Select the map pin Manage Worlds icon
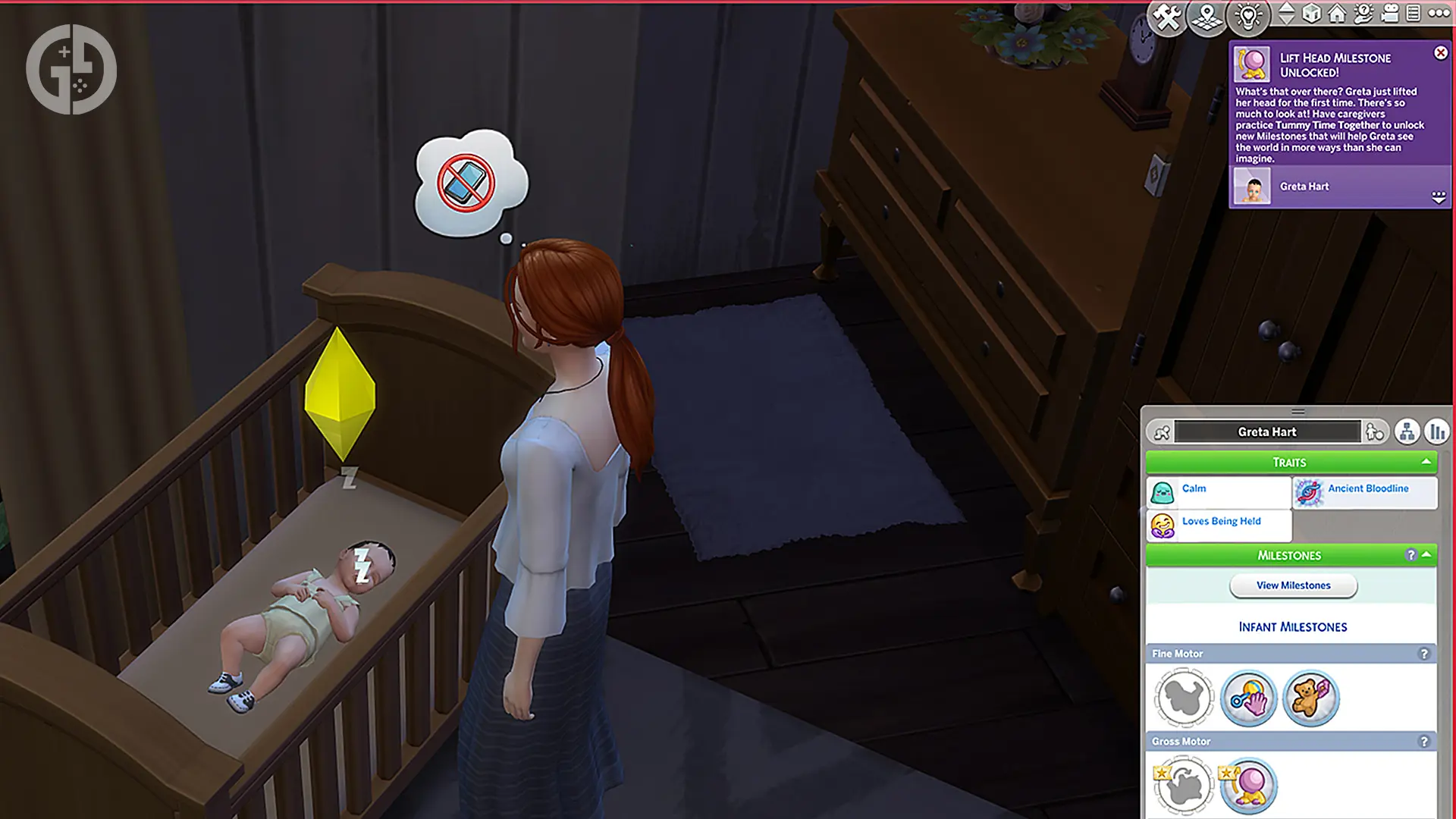 [x=1207, y=15]
